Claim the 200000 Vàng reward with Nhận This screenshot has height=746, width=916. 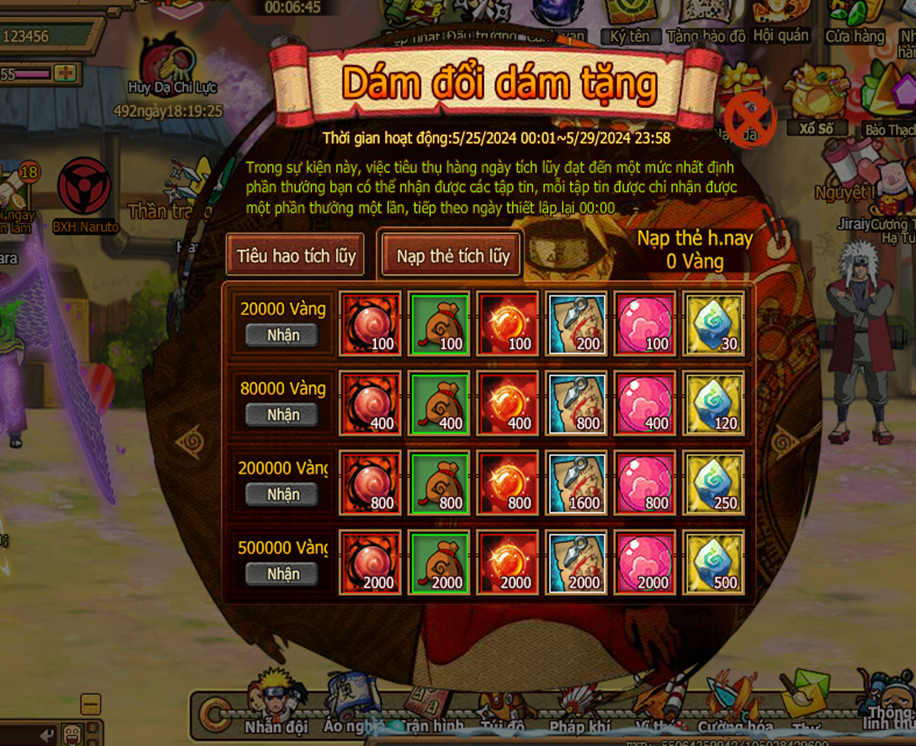283,494
